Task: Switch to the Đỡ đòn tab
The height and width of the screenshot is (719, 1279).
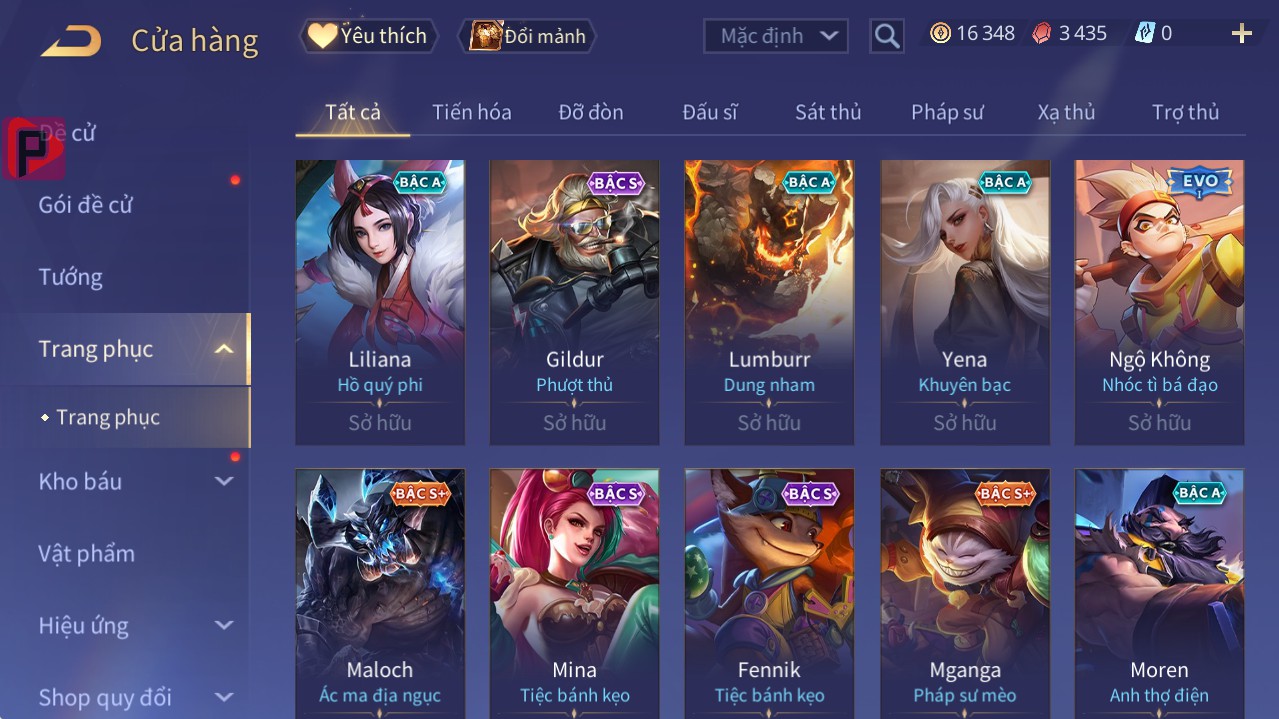Action: [590, 112]
